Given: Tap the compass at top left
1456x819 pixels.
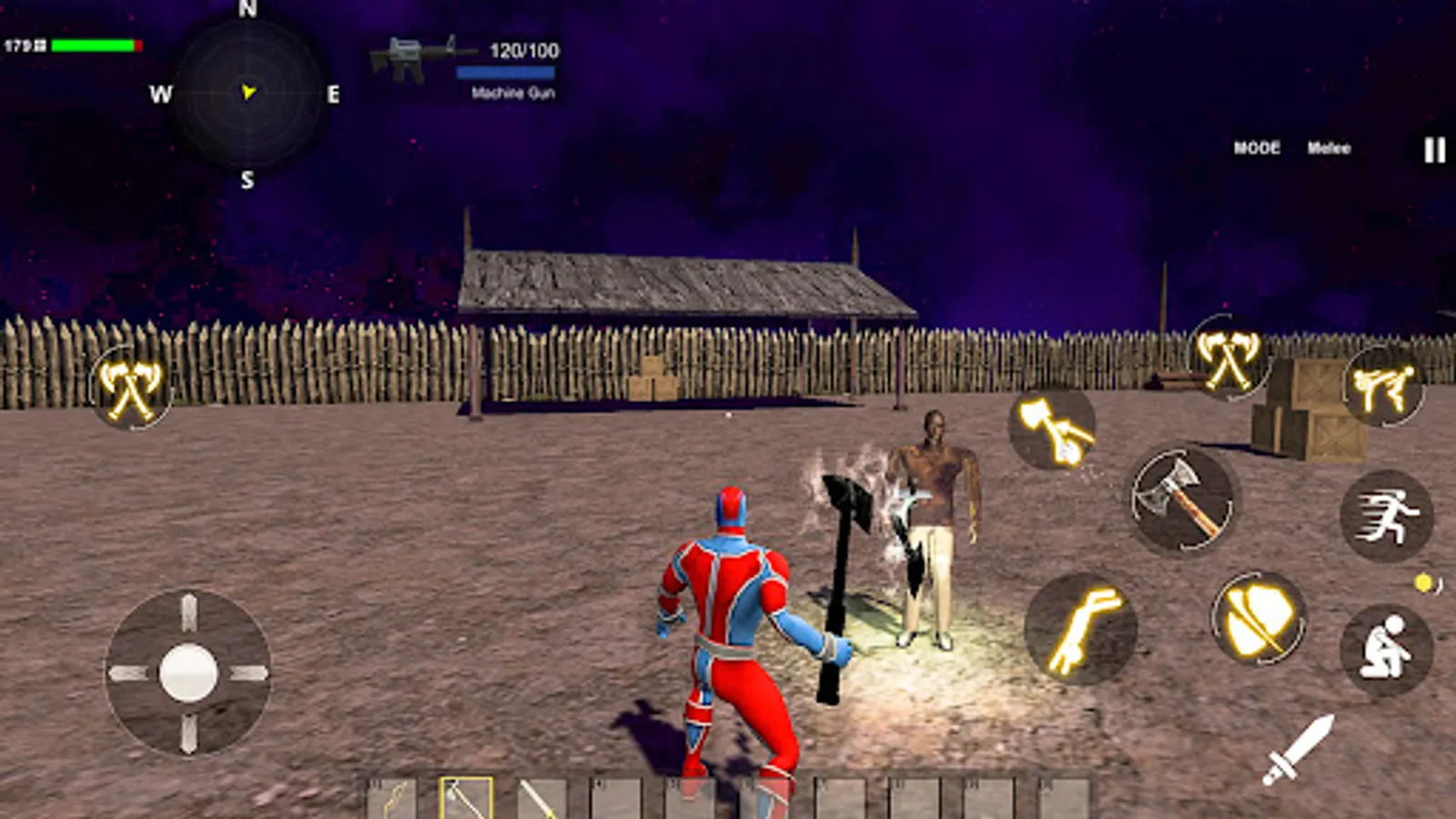Looking at the screenshot, I should 244,94.
